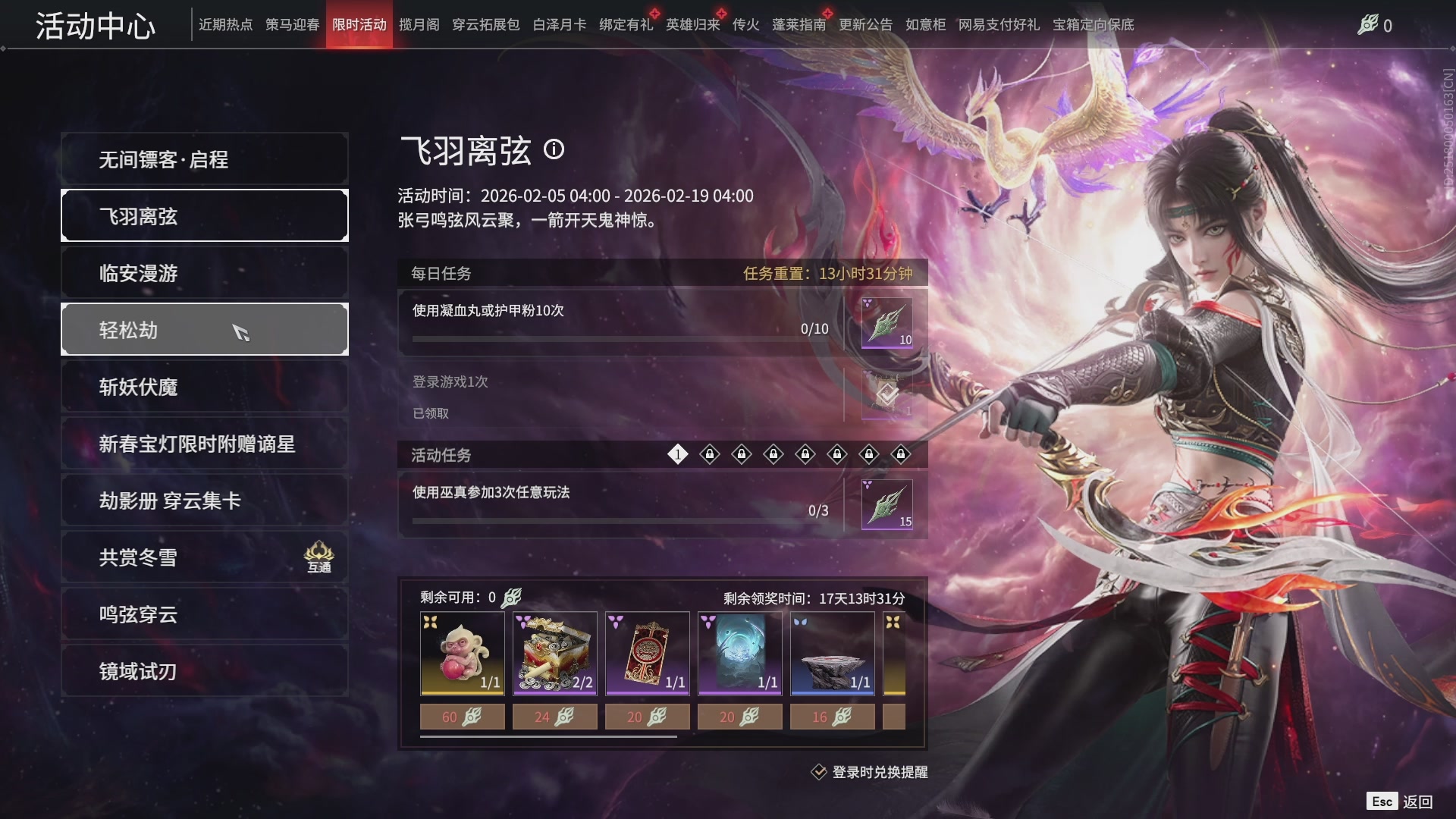The width and height of the screenshot is (1456, 819).
Task: Click the 60 currency exchange button under the monkey item
Action: click(462, 716)
